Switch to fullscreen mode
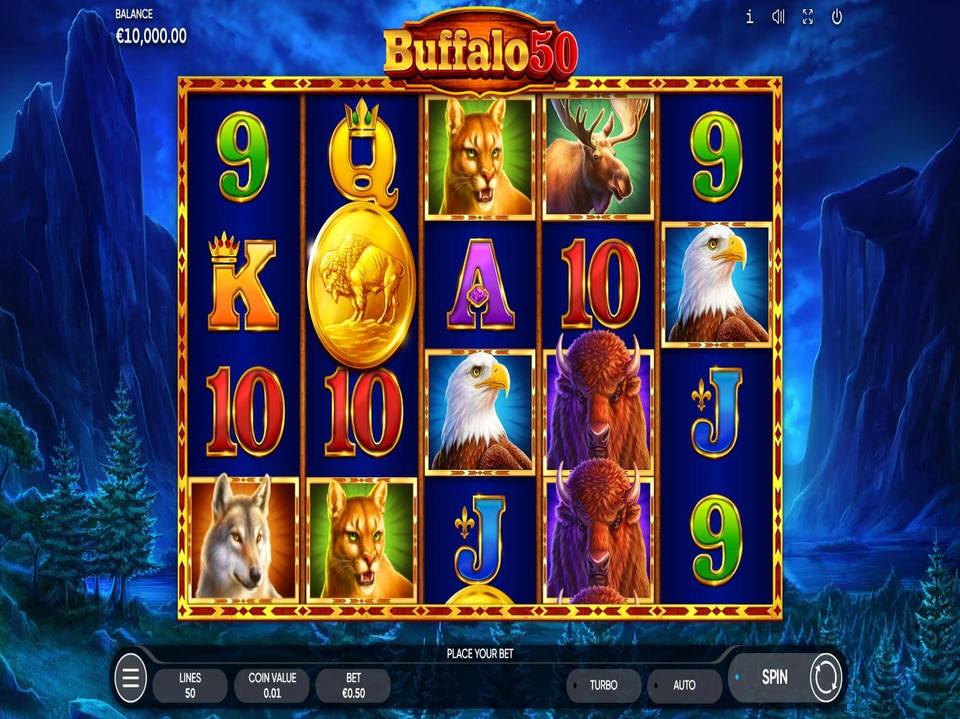This screenshot has height=719, width=960. tap(808, 17)
